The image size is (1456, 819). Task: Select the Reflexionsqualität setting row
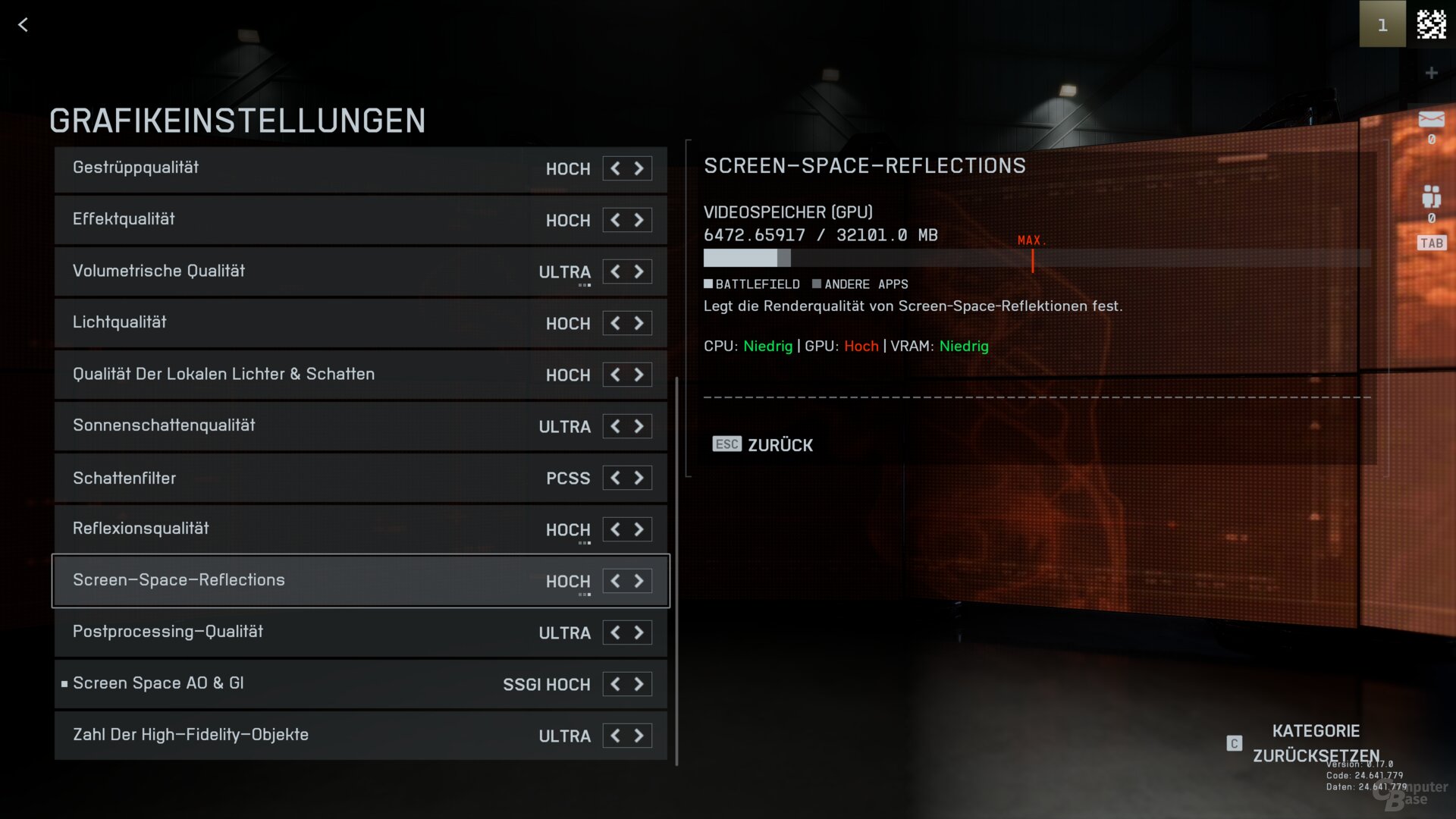point(303,529)
